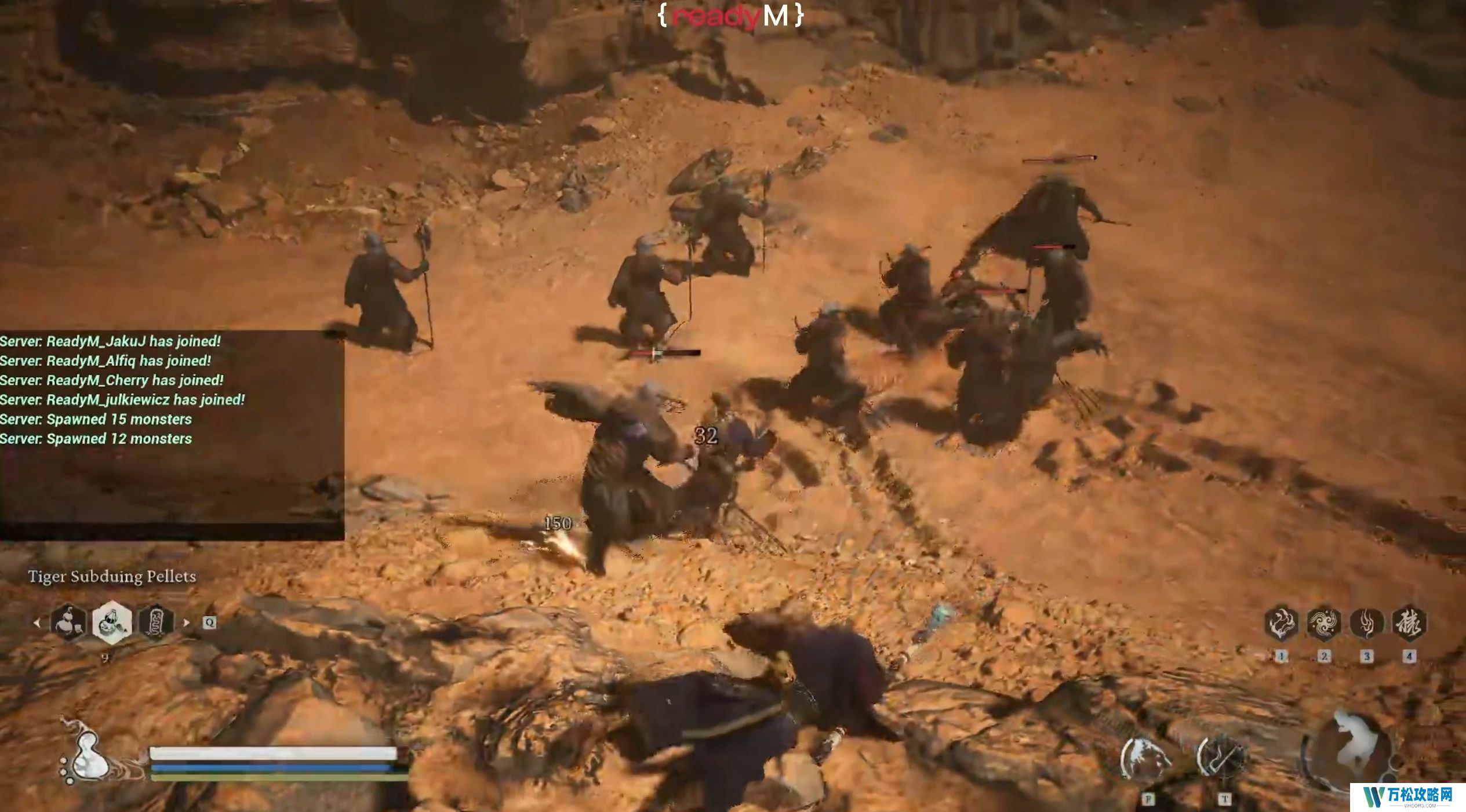Choose the gourd-and-cup item in quick bar
Image resolution: width=1466 pixels, height=812 pixels.
68,623
